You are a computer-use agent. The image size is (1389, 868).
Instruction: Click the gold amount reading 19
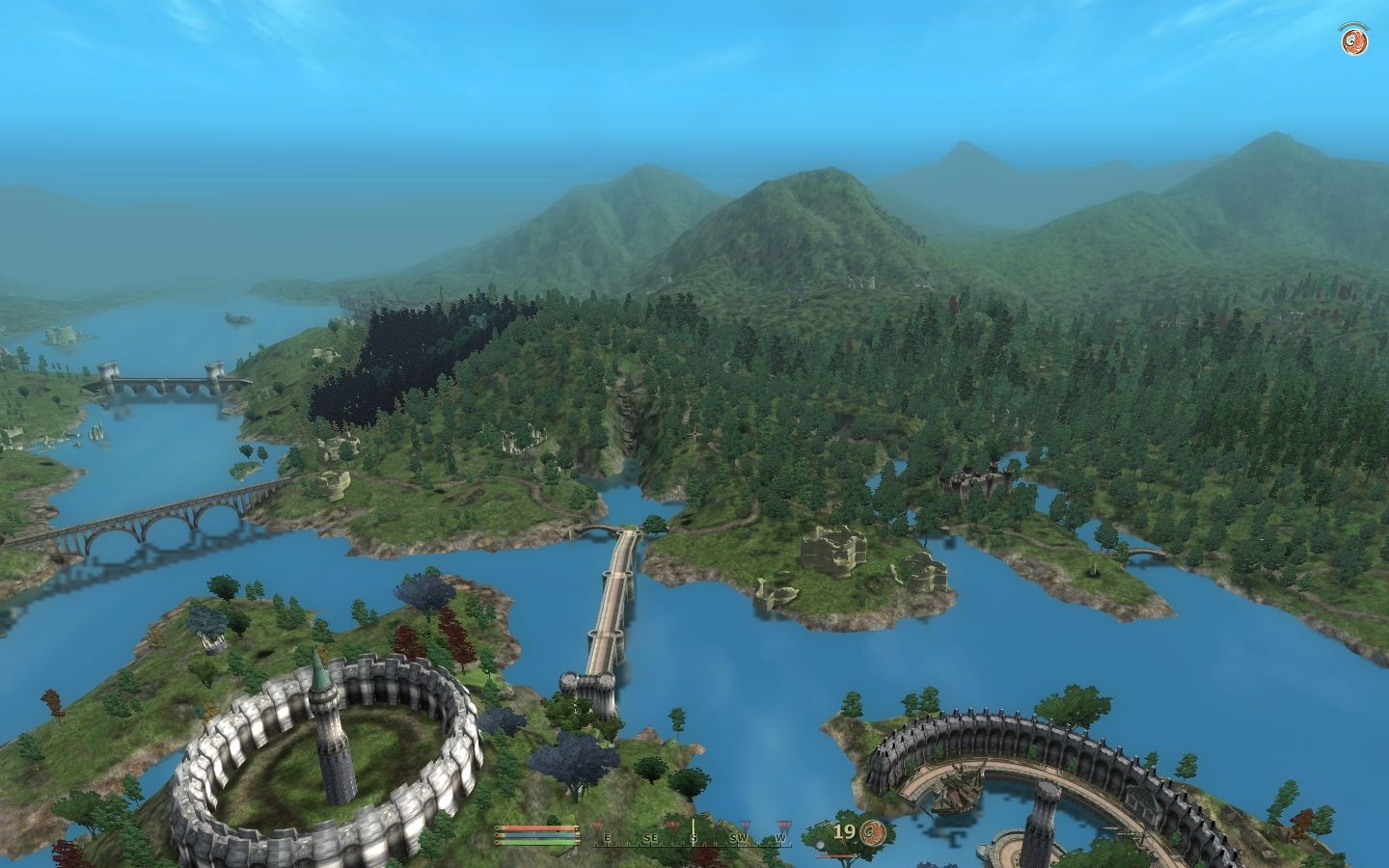pos(846,830)
